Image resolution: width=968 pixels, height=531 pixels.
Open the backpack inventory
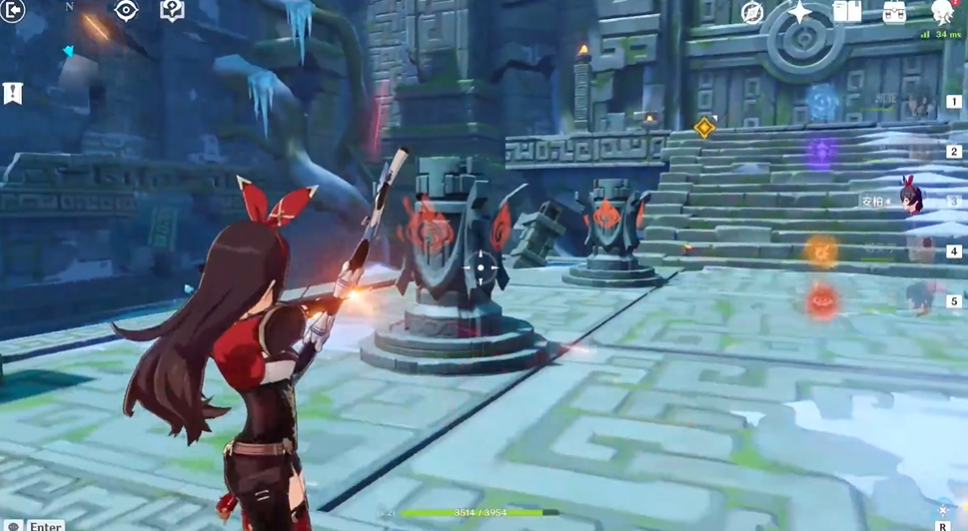pos(895,12)
